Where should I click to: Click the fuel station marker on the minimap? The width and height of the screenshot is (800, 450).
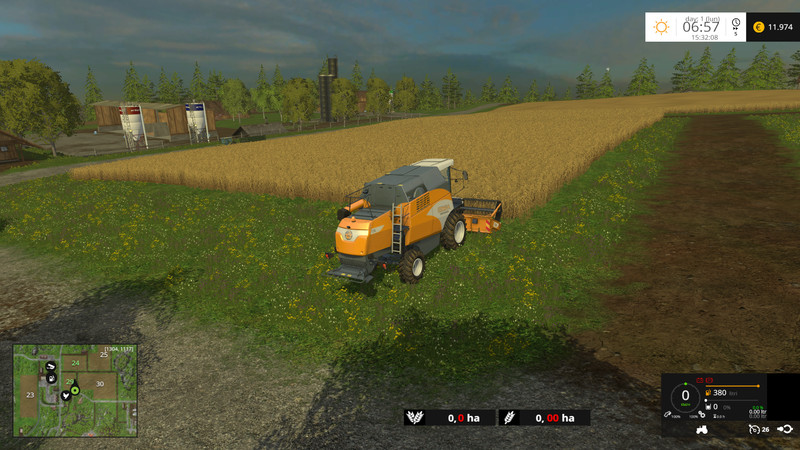click(50, 380)
